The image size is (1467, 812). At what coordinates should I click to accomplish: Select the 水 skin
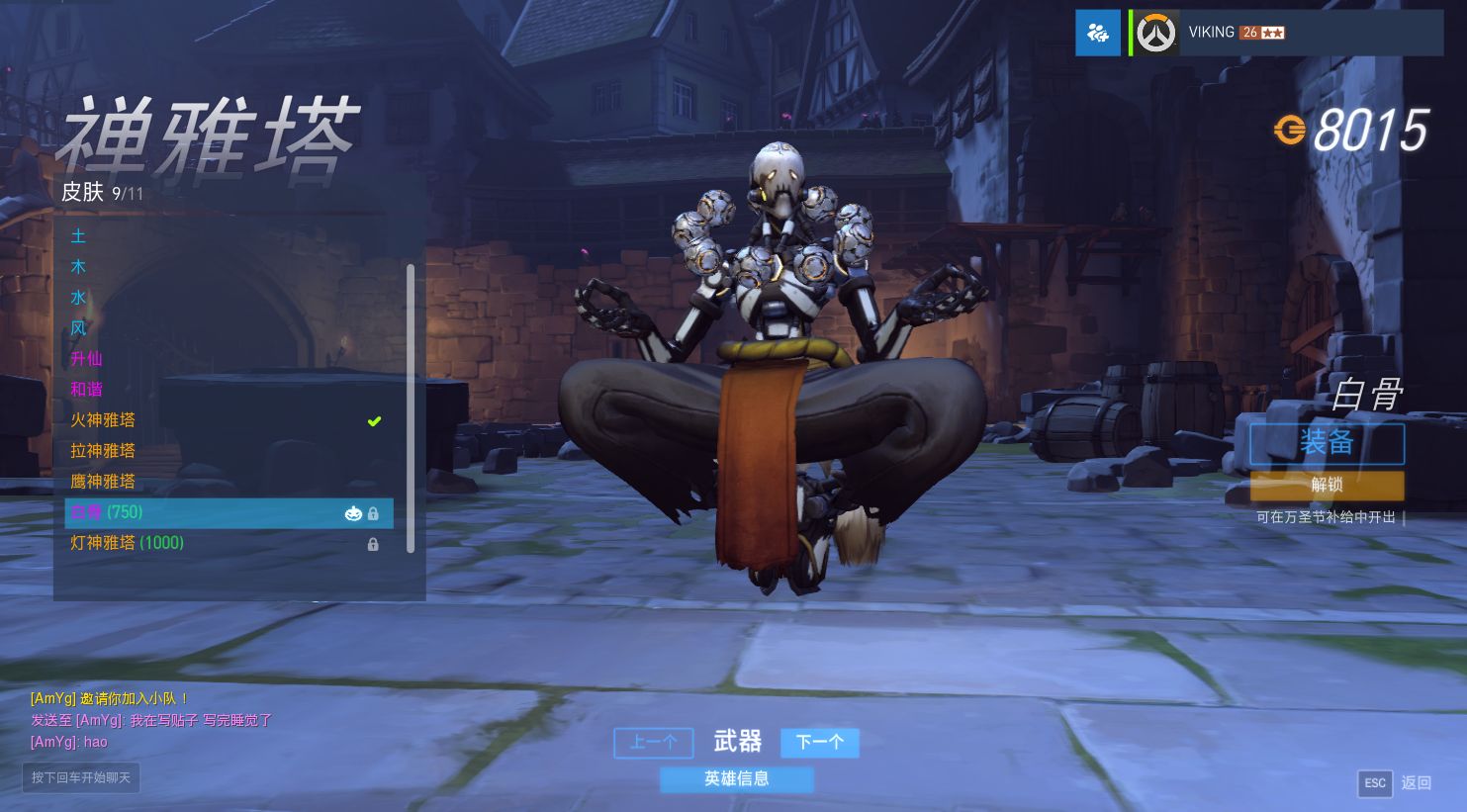pyautogui.click(x=79, y=298)
